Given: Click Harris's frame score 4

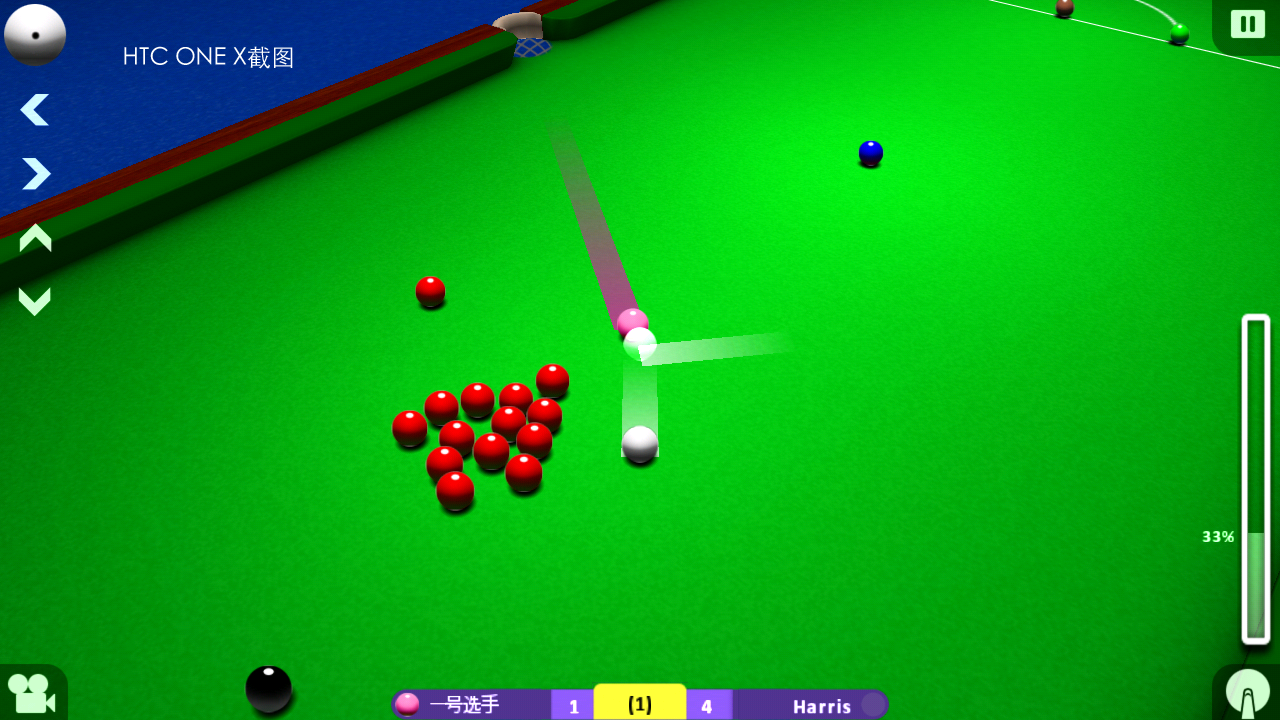Looking at the screenshot, I should 708,705.
